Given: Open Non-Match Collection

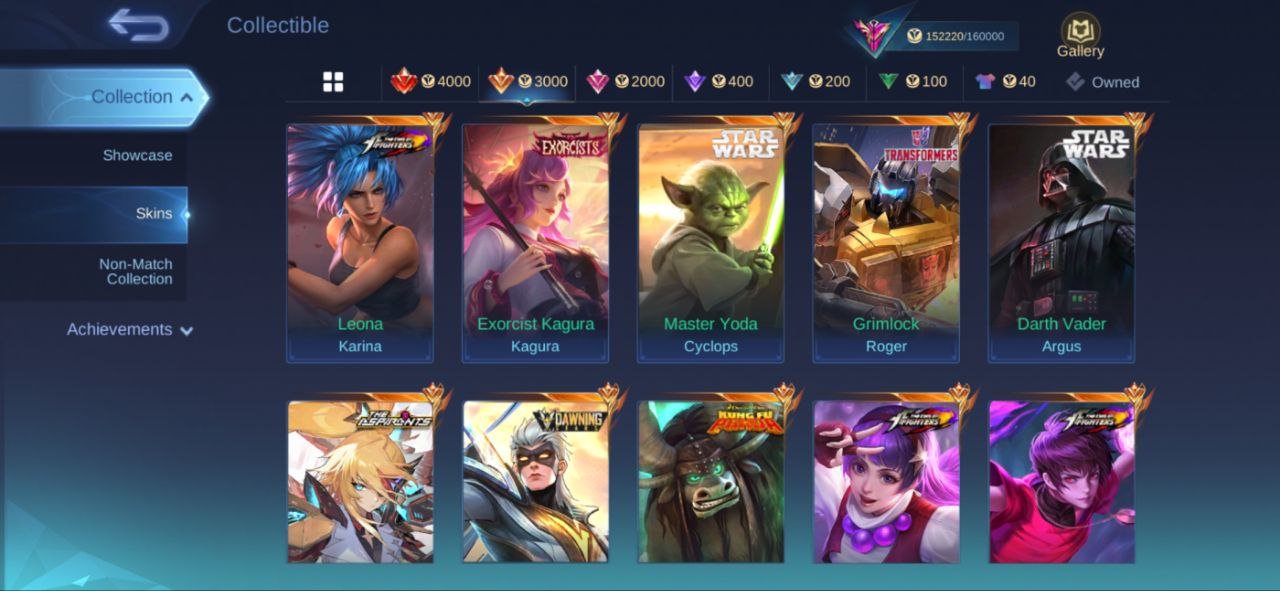Looking at the screenshot, I should (135, 271).
